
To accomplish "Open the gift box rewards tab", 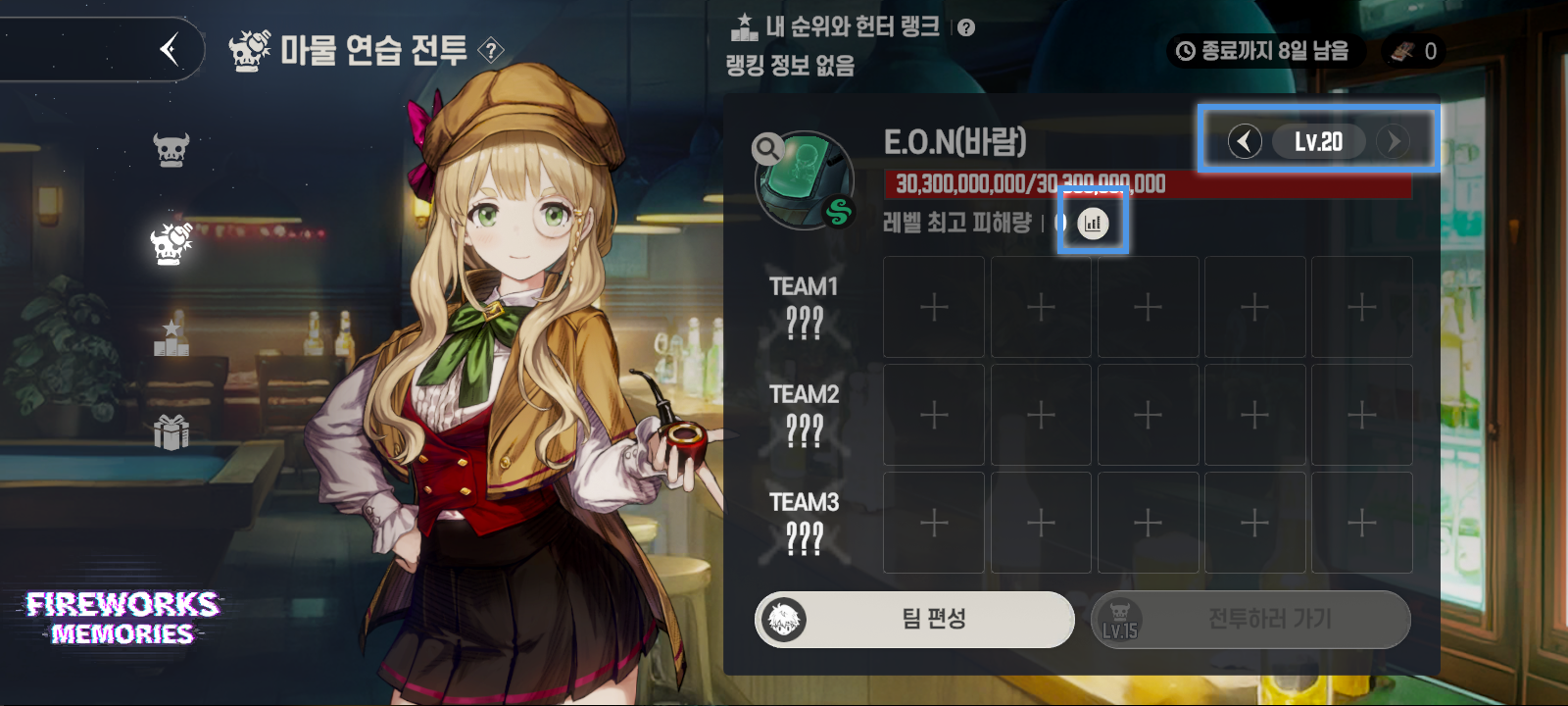I will coord(171,431).
